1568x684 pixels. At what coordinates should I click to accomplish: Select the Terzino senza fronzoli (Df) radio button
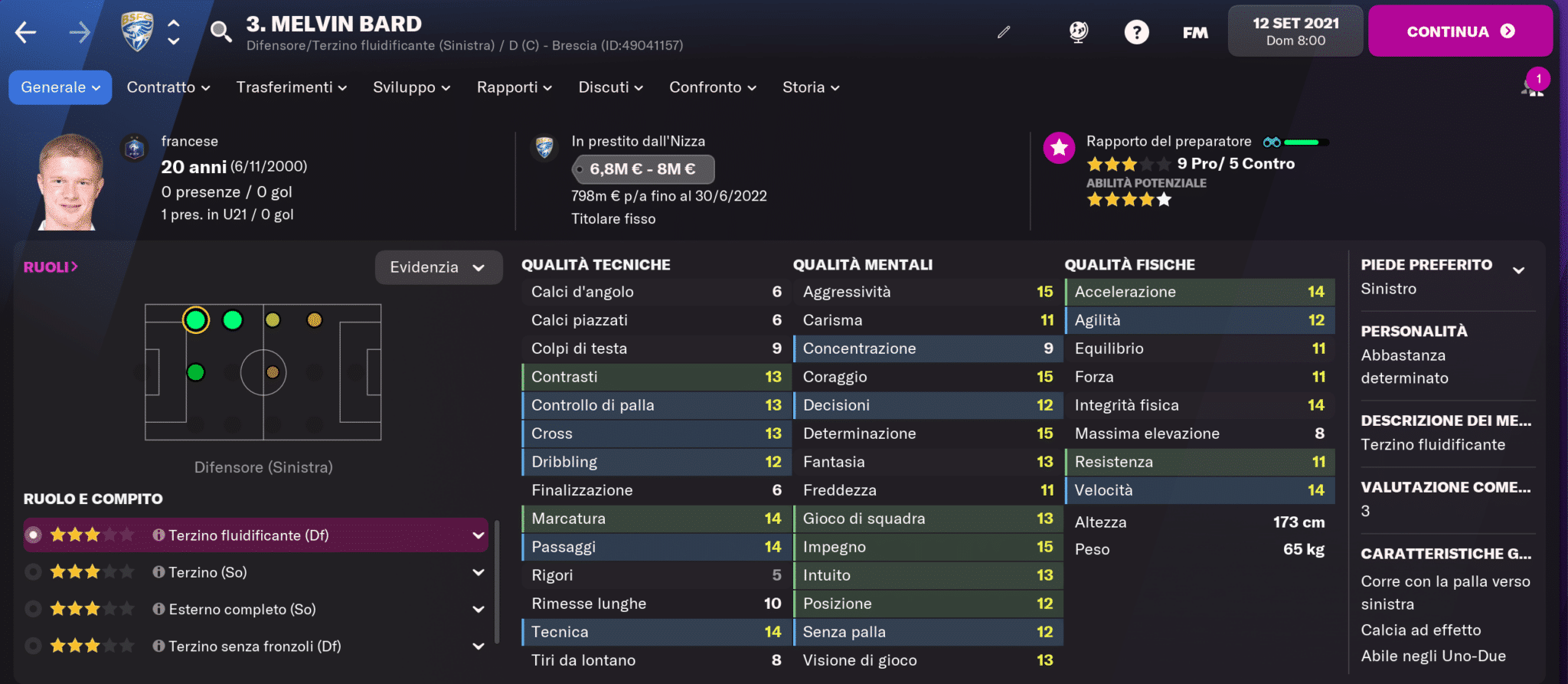pyautogui.click(x=32, y=646)
